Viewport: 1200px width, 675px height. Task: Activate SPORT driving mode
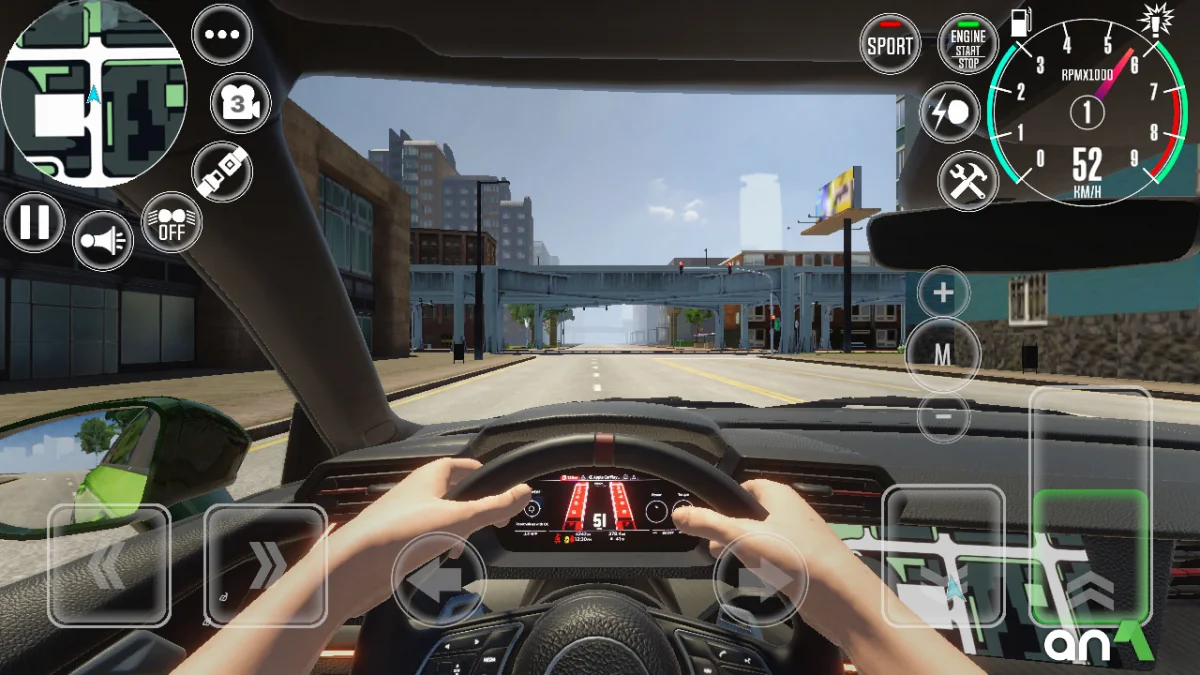[x=889, y=44]
